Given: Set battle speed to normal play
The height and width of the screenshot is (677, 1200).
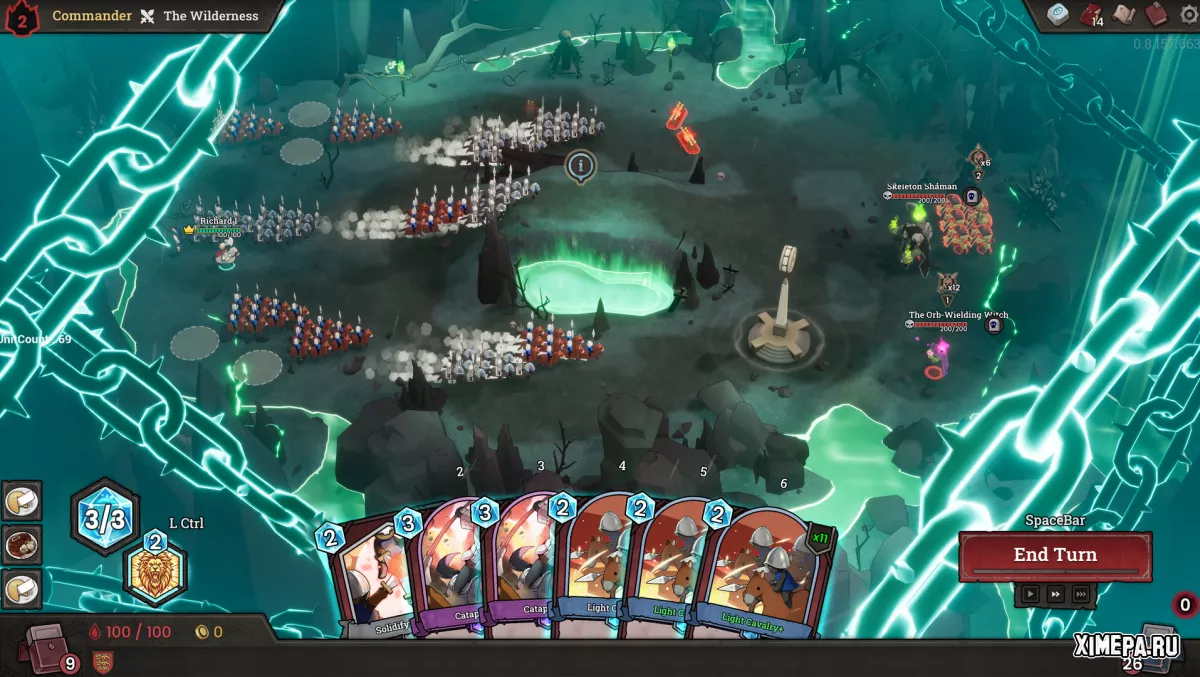Looking at the screenshot, I should point(1029,594).
